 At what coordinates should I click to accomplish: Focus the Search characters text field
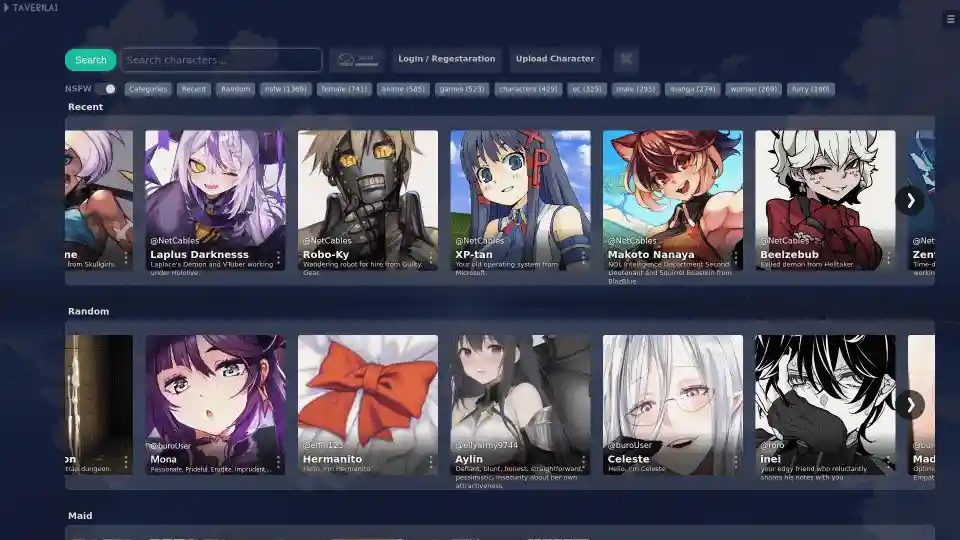222,60
